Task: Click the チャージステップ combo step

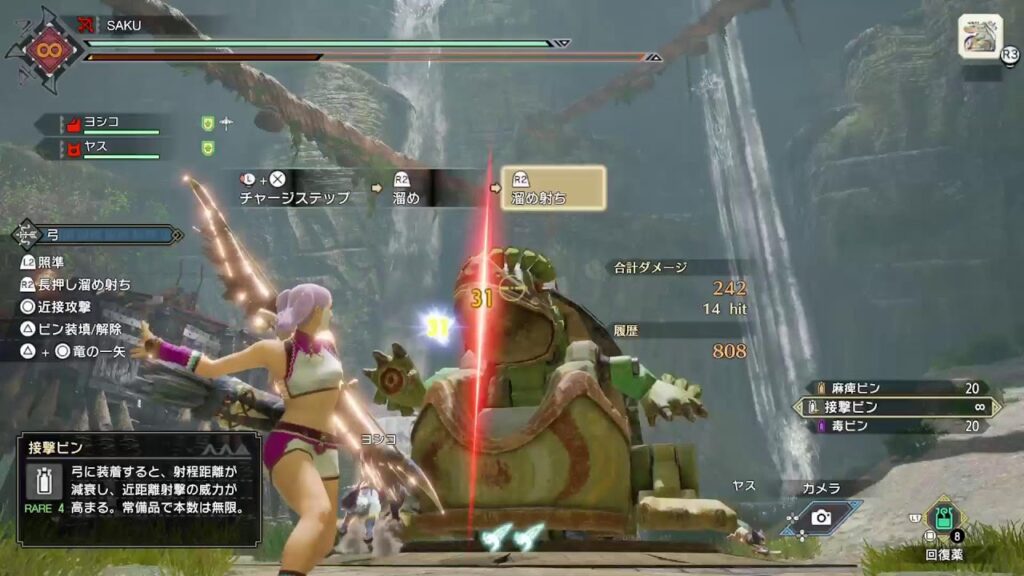Action: pyautogui.click(x=294, y=188)
